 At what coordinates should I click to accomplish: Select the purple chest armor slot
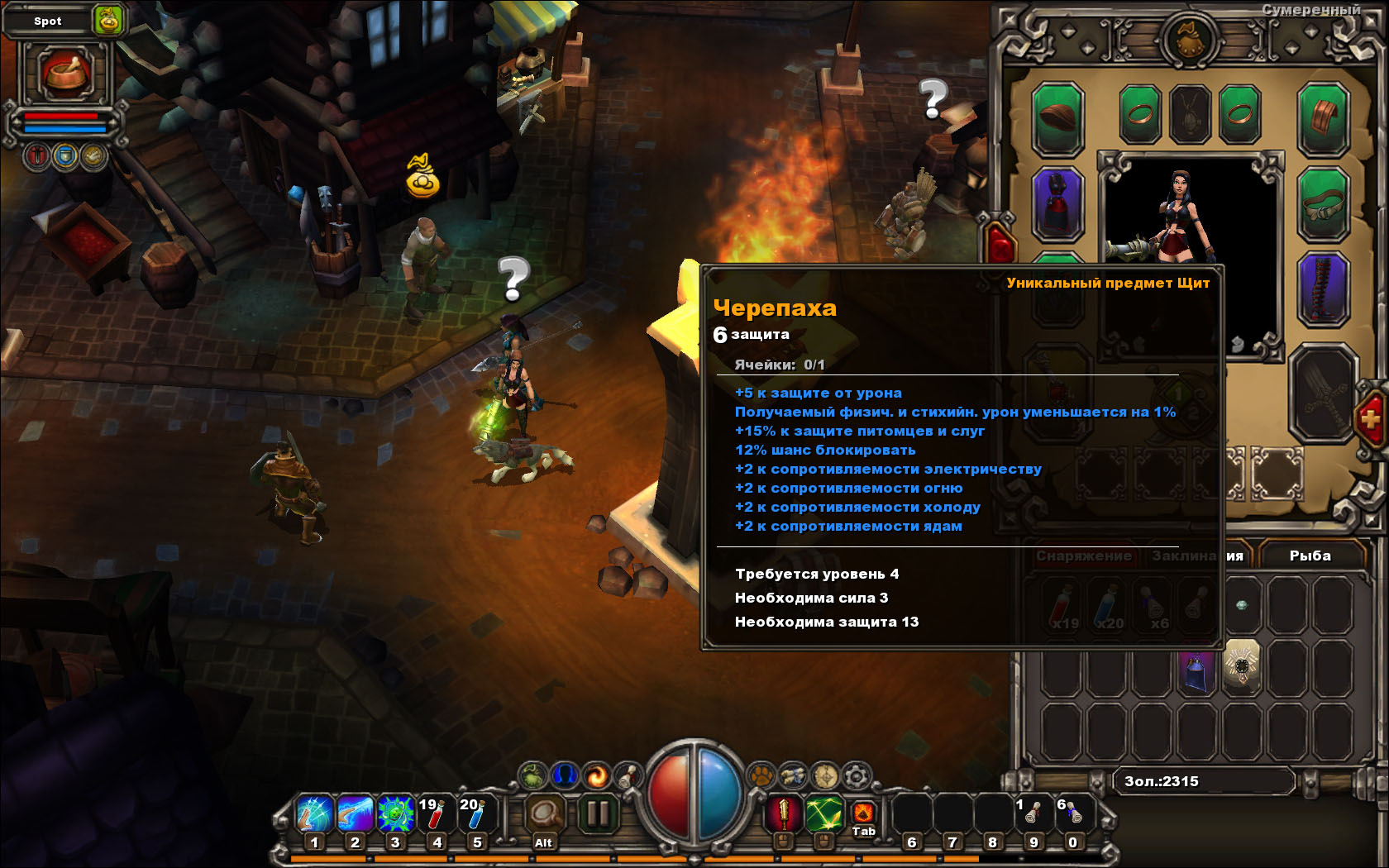(1057, 203)
